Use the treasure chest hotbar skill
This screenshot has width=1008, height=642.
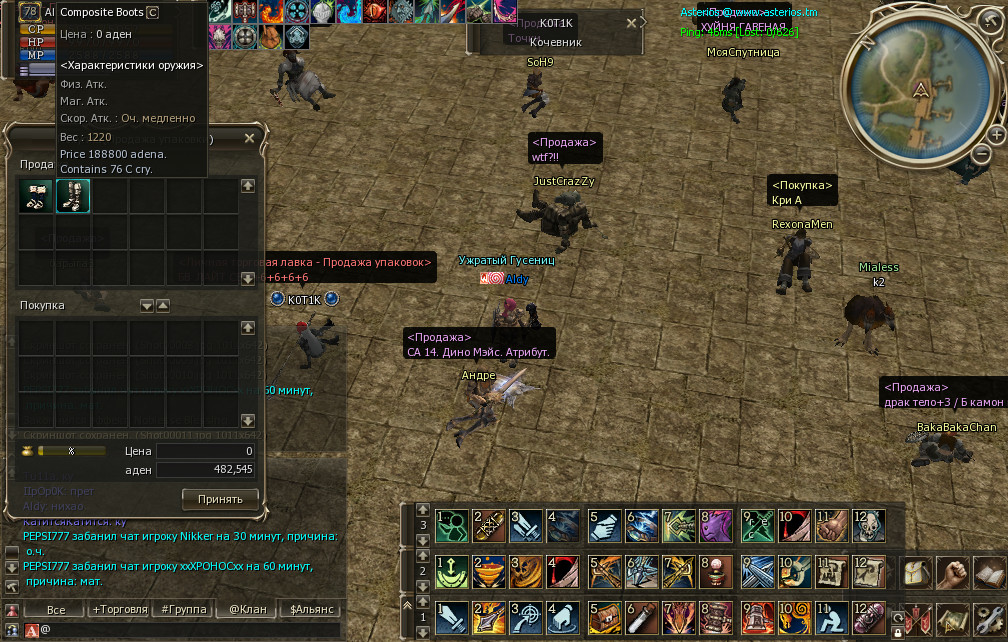(602, 617)
